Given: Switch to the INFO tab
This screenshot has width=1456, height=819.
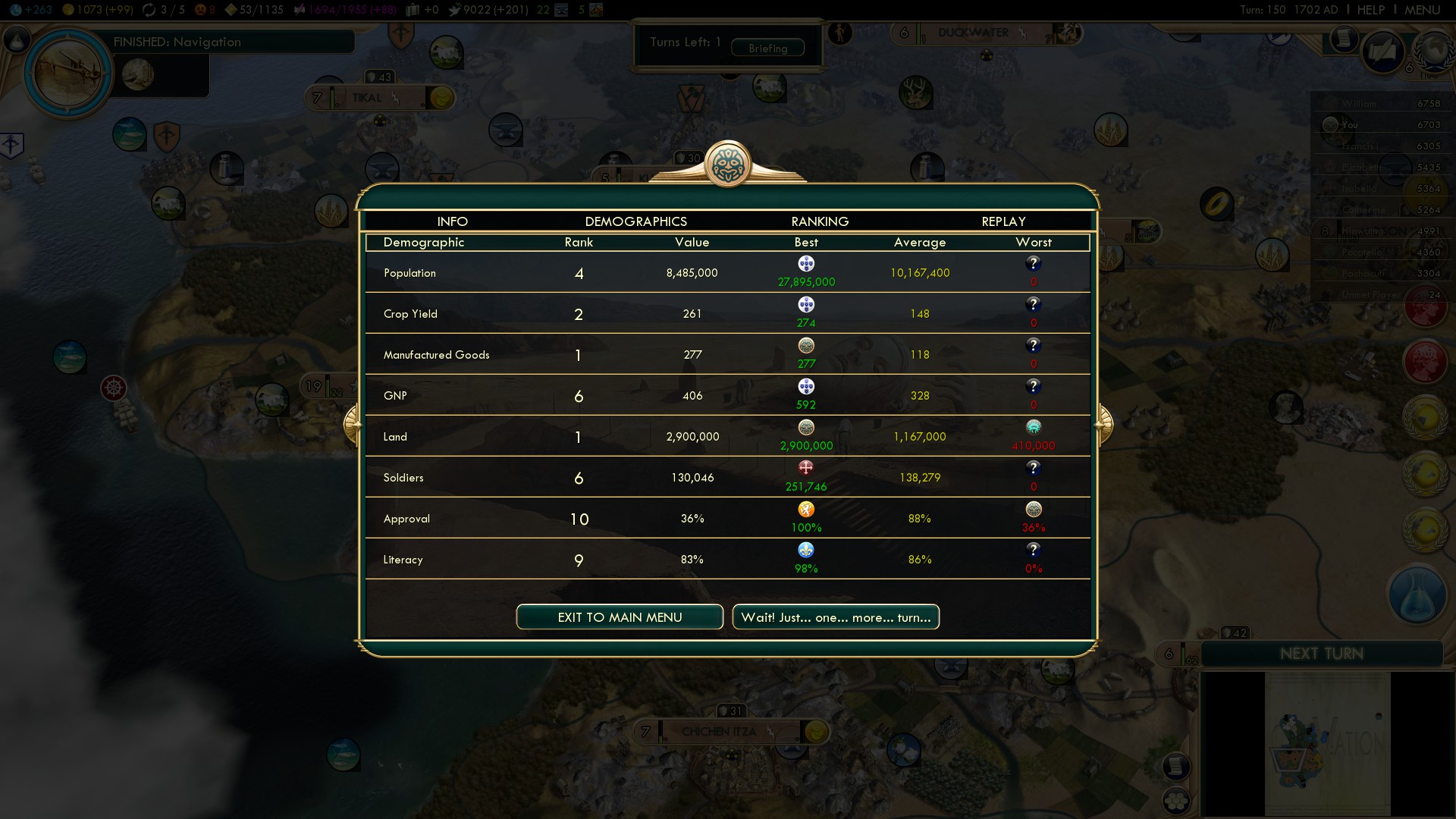Looking at the screenshot, I should tap(452, 221).
